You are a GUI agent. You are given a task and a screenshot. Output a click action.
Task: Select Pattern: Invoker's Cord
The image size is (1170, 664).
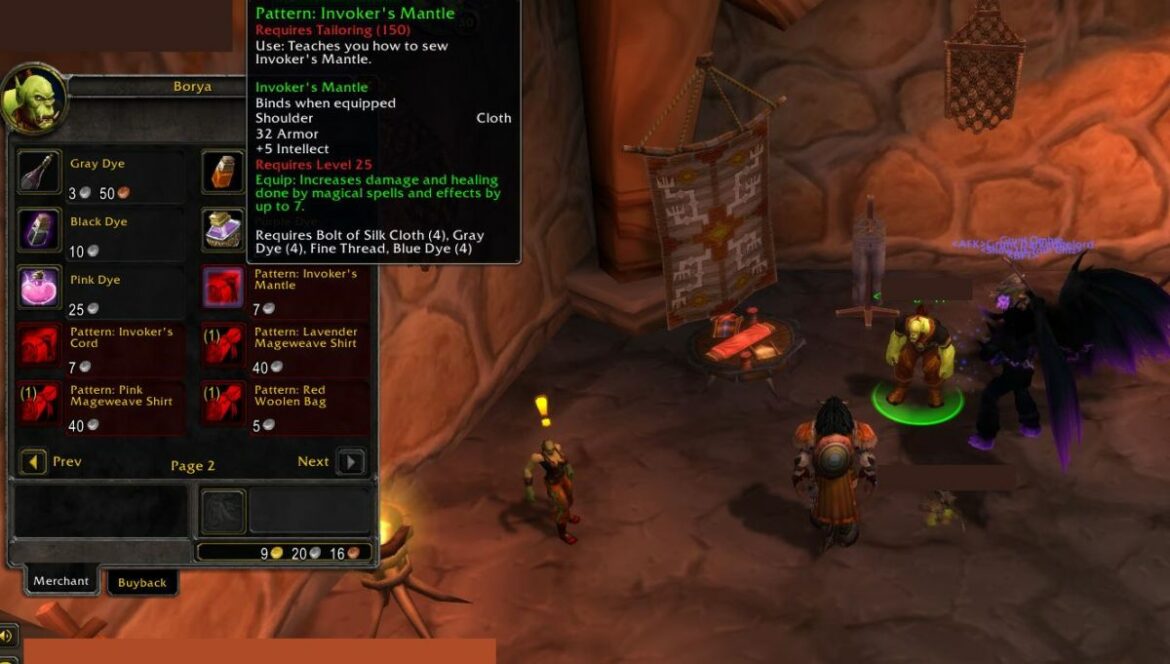(x=38, y=346)
